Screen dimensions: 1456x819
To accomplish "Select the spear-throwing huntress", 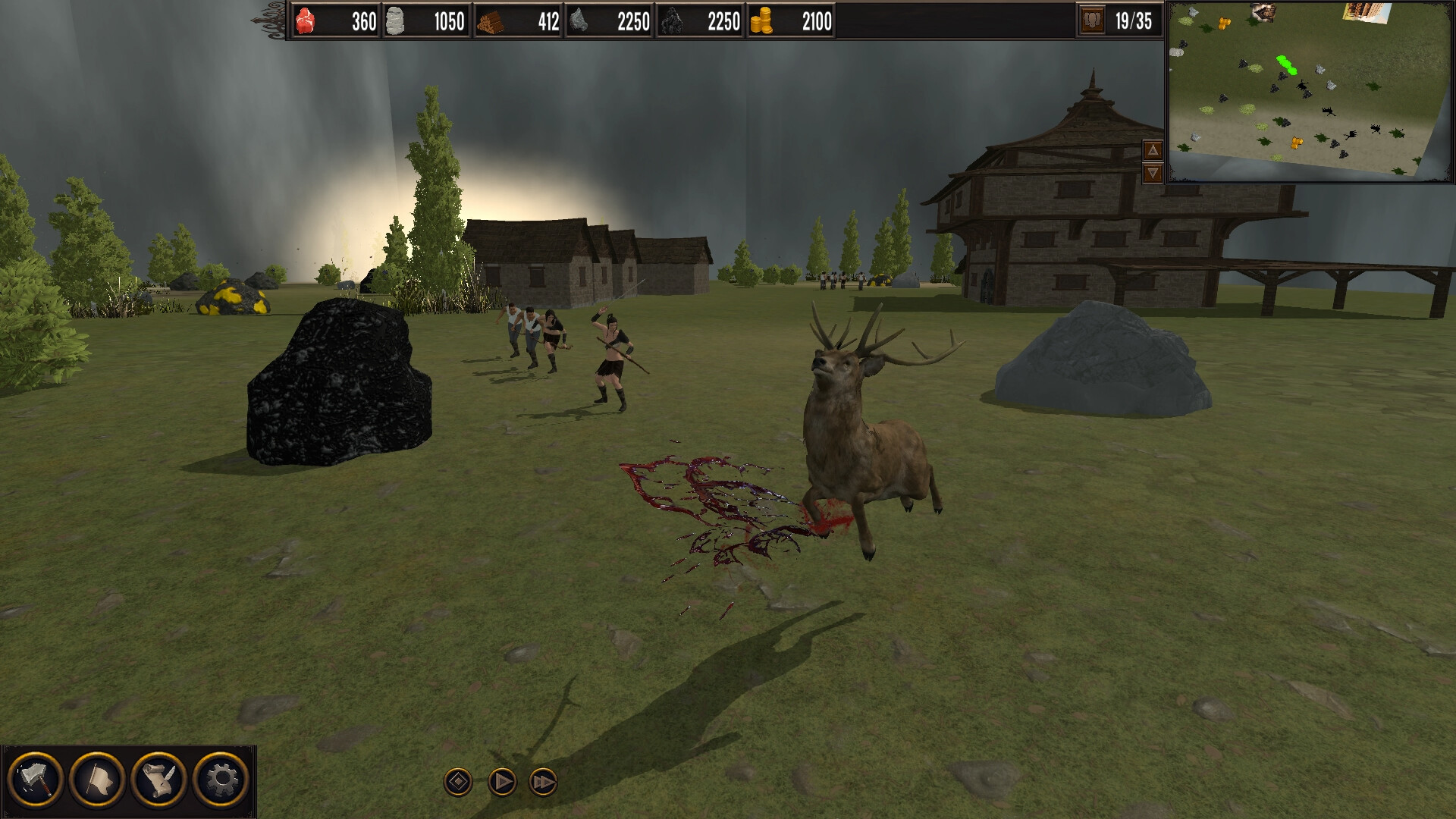I will pyautogui.click(x=614, y=356).
